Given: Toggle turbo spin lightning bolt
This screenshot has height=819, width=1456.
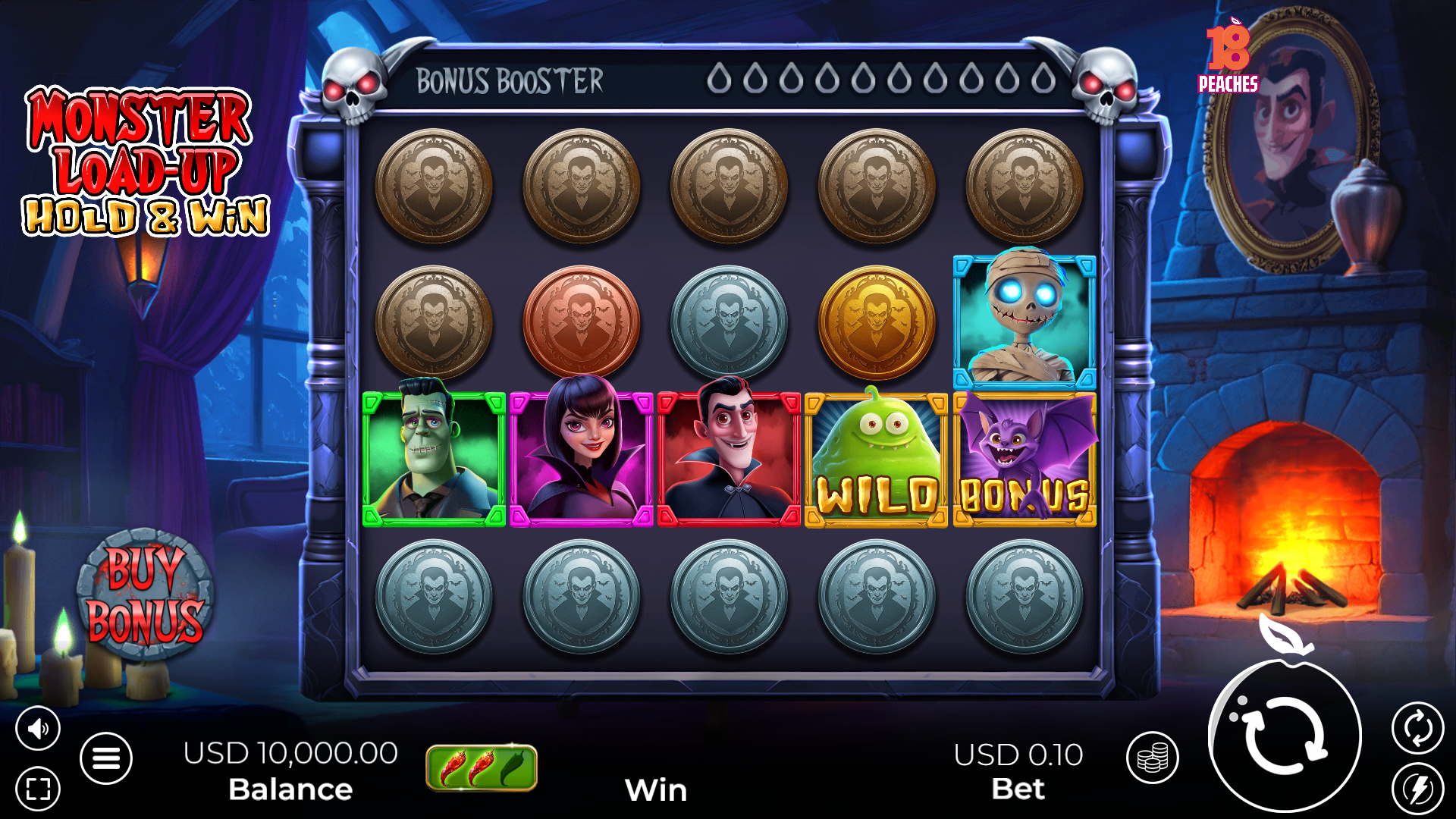Looking at the screenshot, I should coord(1417,789).
